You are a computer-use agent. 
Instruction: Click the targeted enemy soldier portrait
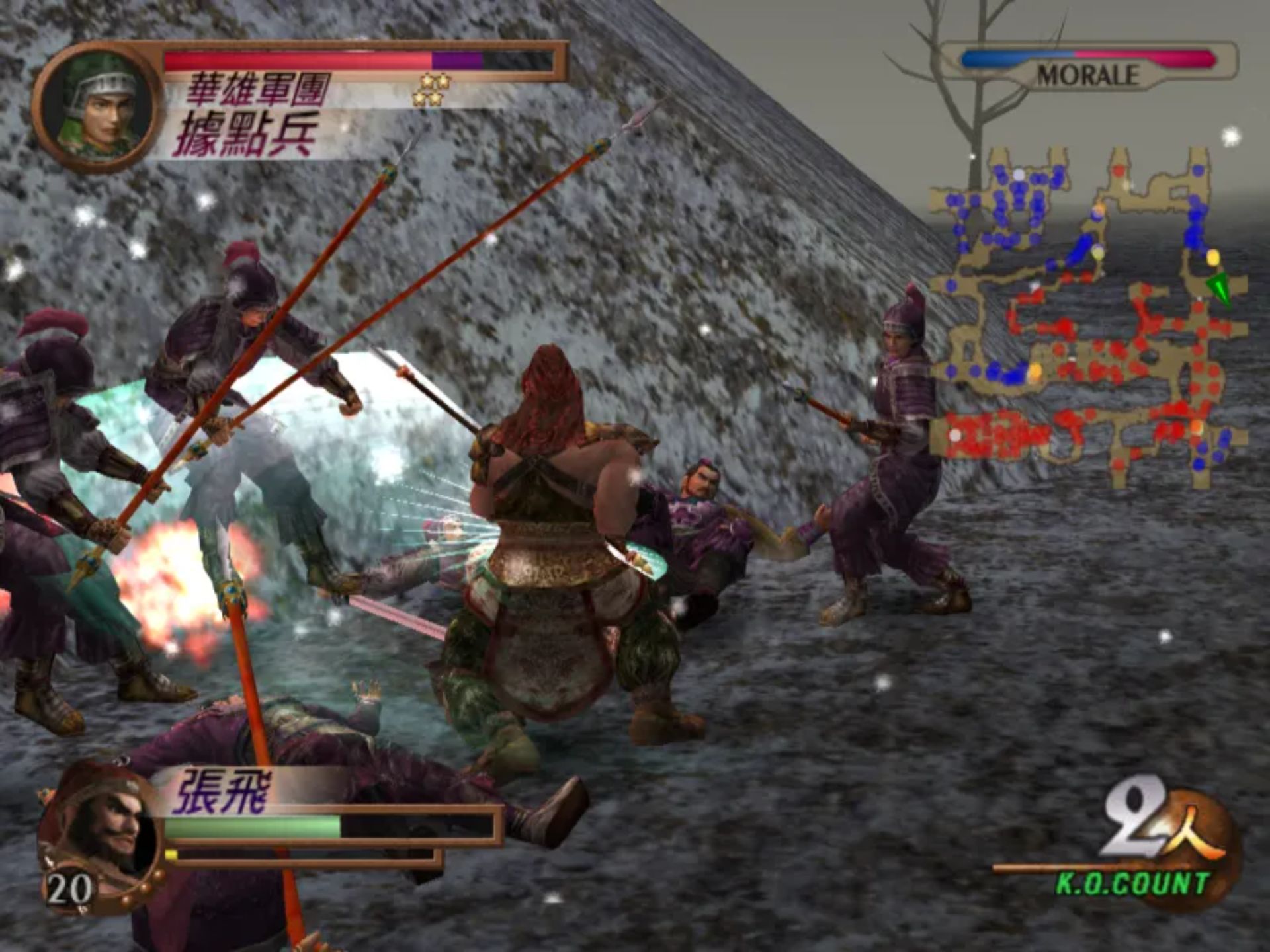click(x=98, y=106)
